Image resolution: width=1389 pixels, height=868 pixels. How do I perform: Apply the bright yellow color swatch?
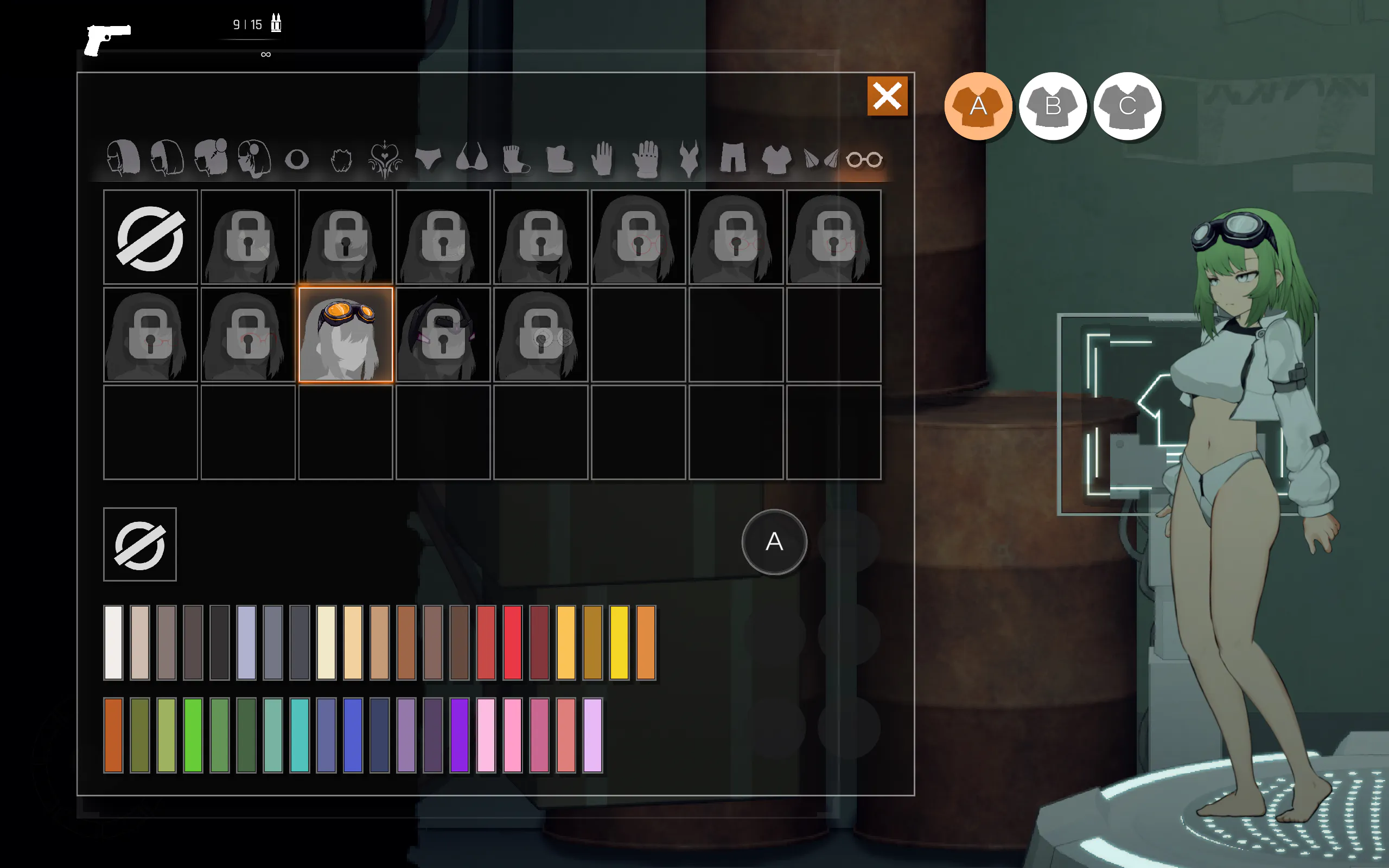[619, 642]
